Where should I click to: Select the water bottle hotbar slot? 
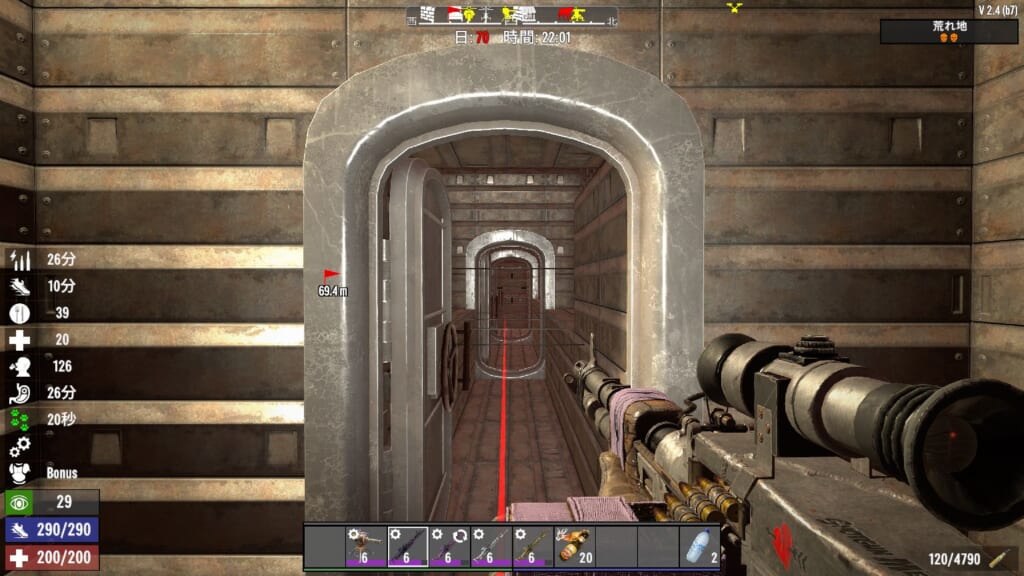pos(699,547)
